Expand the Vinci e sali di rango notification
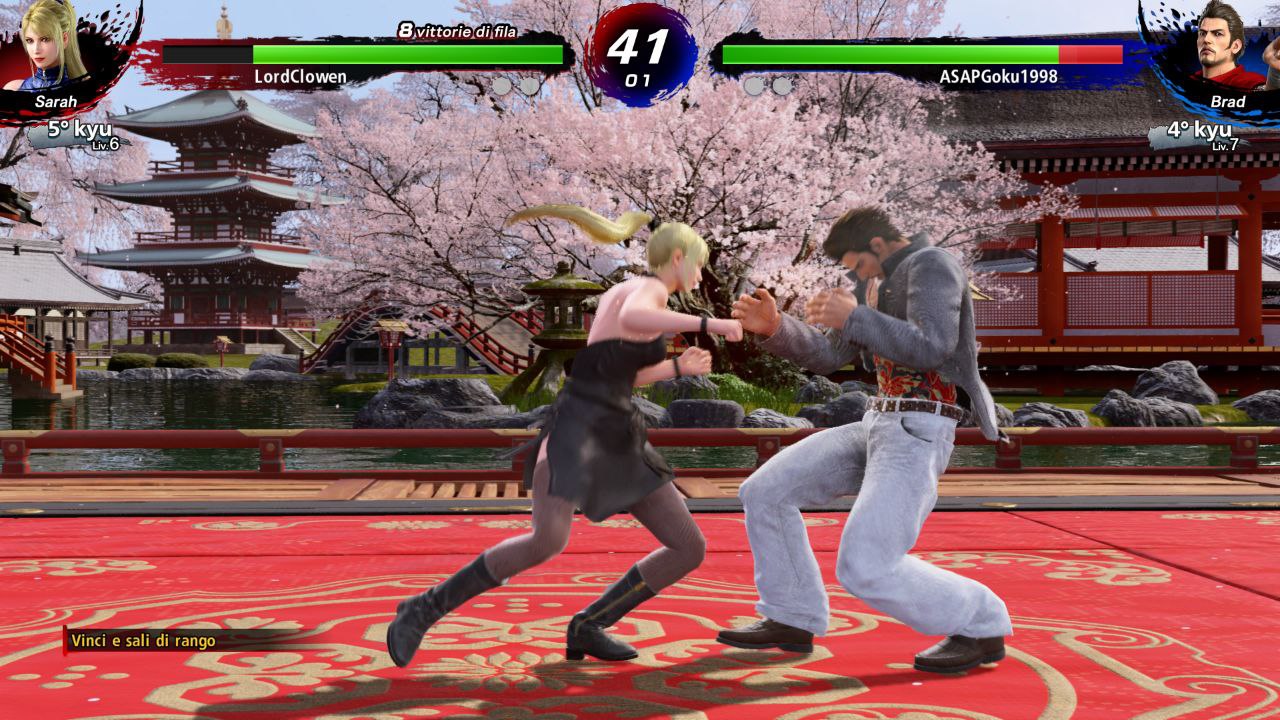Image resolution: width=1280 pixels, height=720 pixels. point(148,641)
